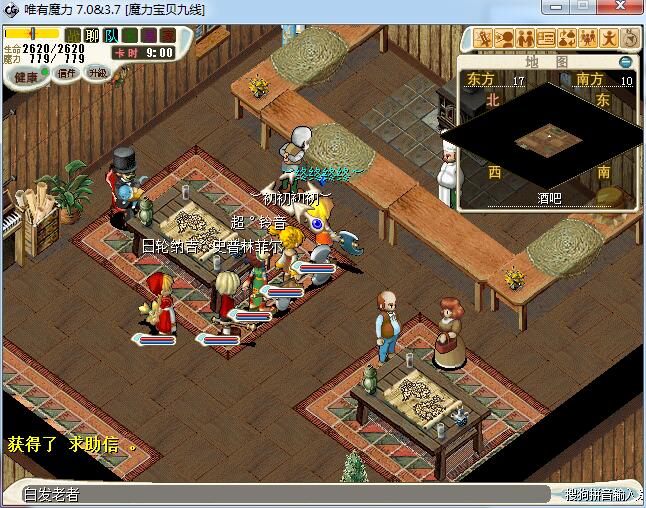646x508 pixels.
Task: Click the round swirl icon ending the toolbar
Action: pos(627,39)
